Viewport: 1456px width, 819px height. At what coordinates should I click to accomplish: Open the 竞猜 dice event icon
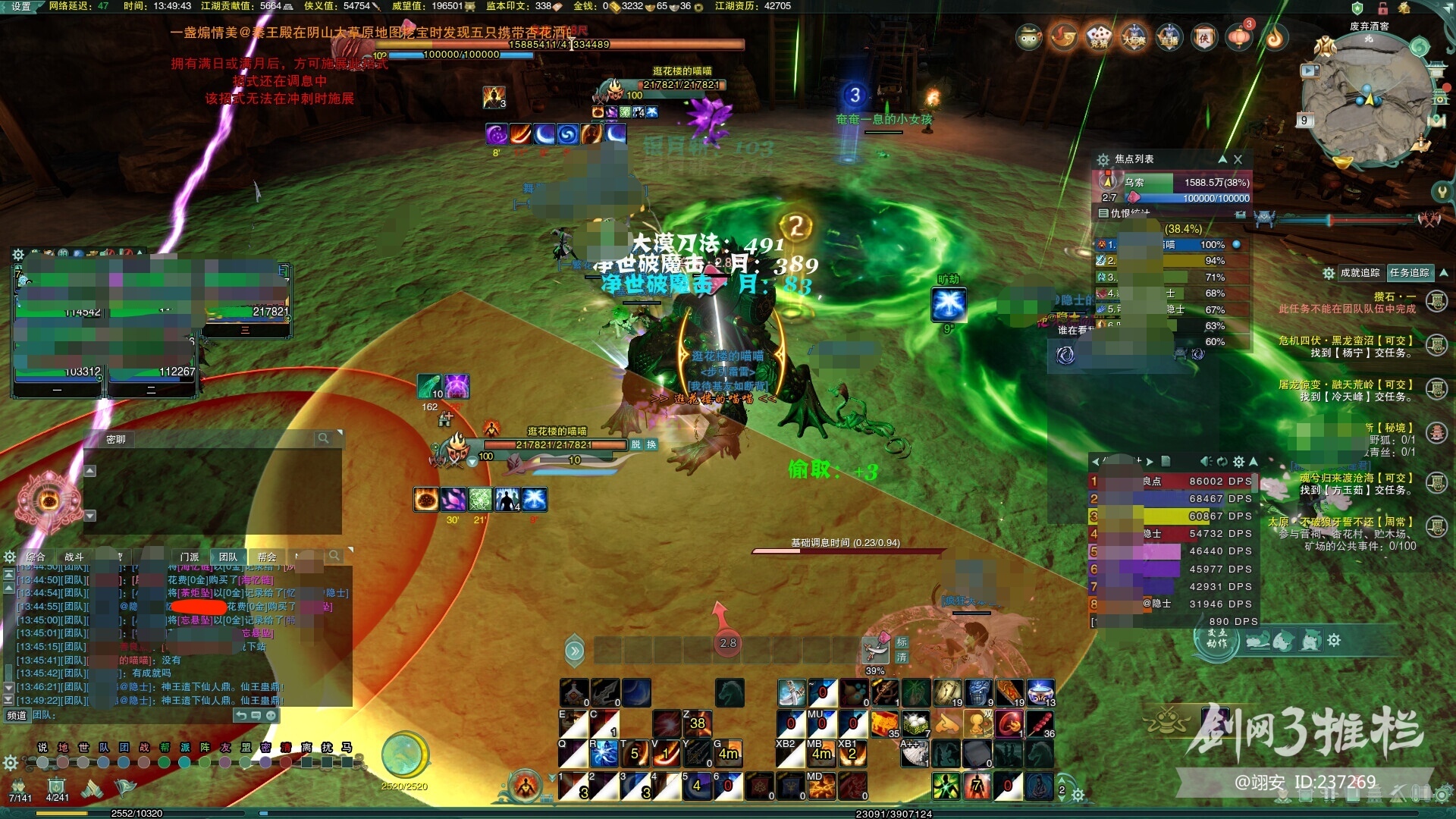tap(1099, 36)
